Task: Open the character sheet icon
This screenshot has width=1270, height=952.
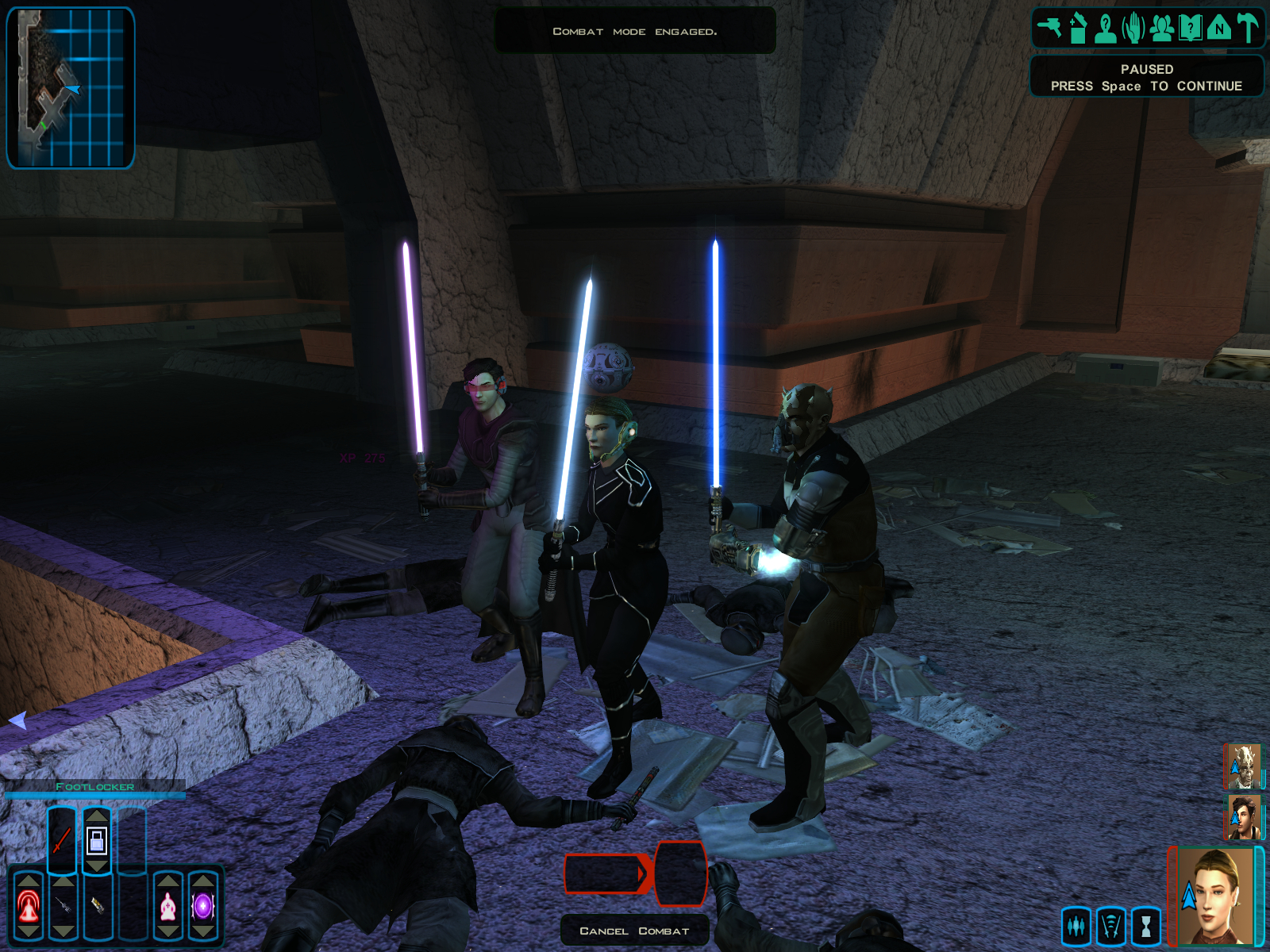Action: (x=1105, y=28)
